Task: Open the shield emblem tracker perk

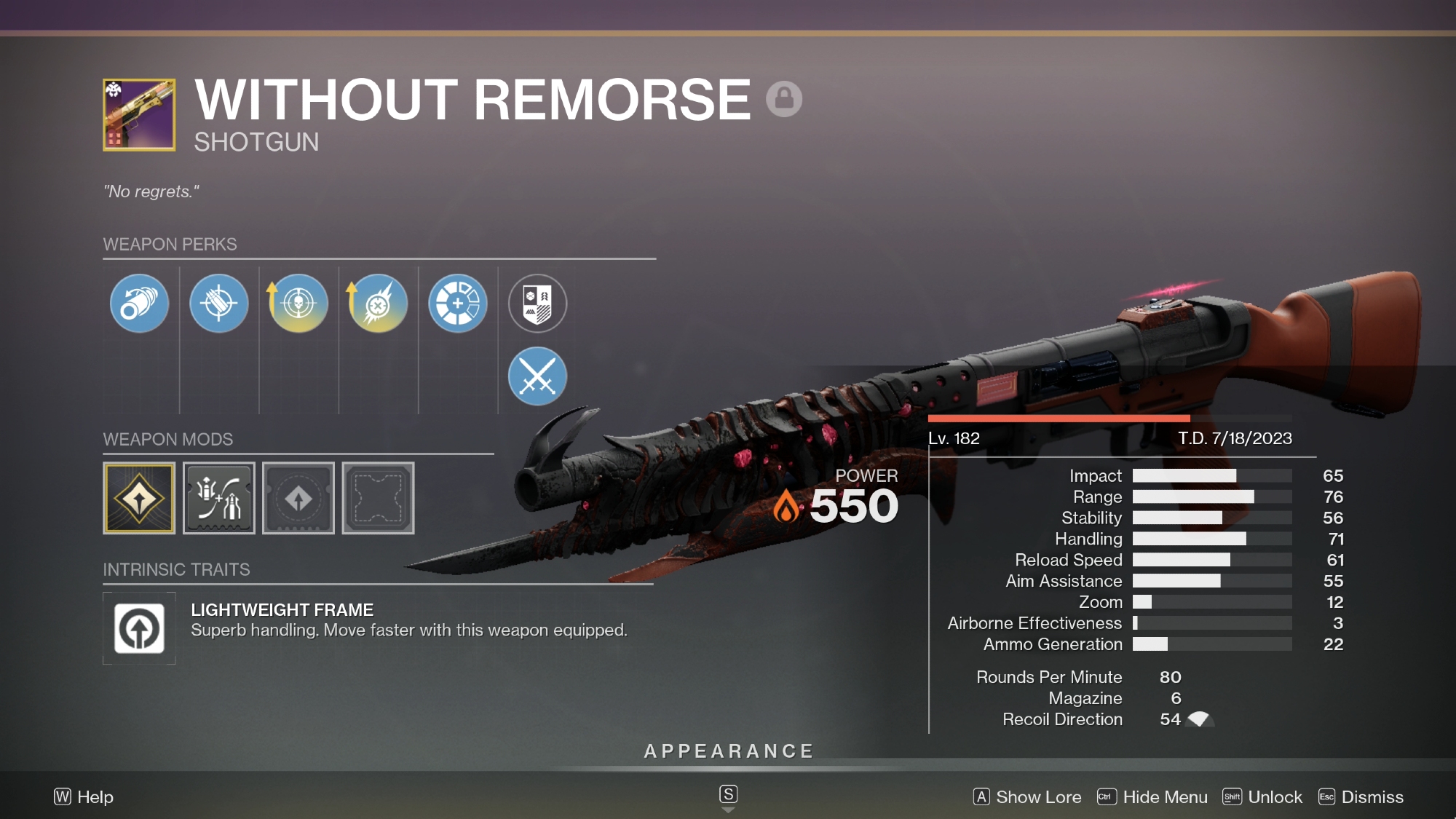Action: pyautogui.click(x=537, y=303)
